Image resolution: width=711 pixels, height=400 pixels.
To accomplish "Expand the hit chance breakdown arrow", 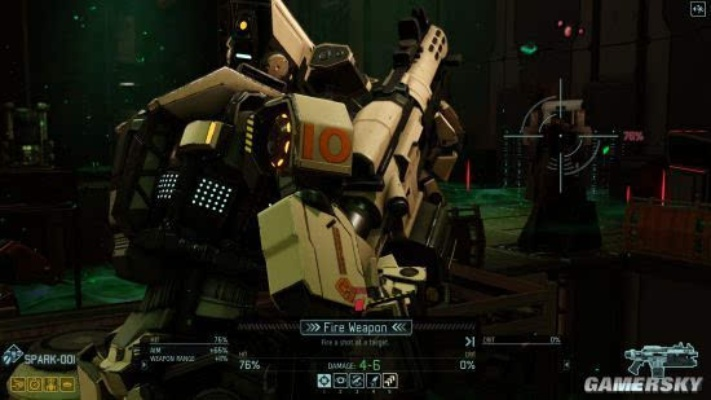I will point(143,364).
